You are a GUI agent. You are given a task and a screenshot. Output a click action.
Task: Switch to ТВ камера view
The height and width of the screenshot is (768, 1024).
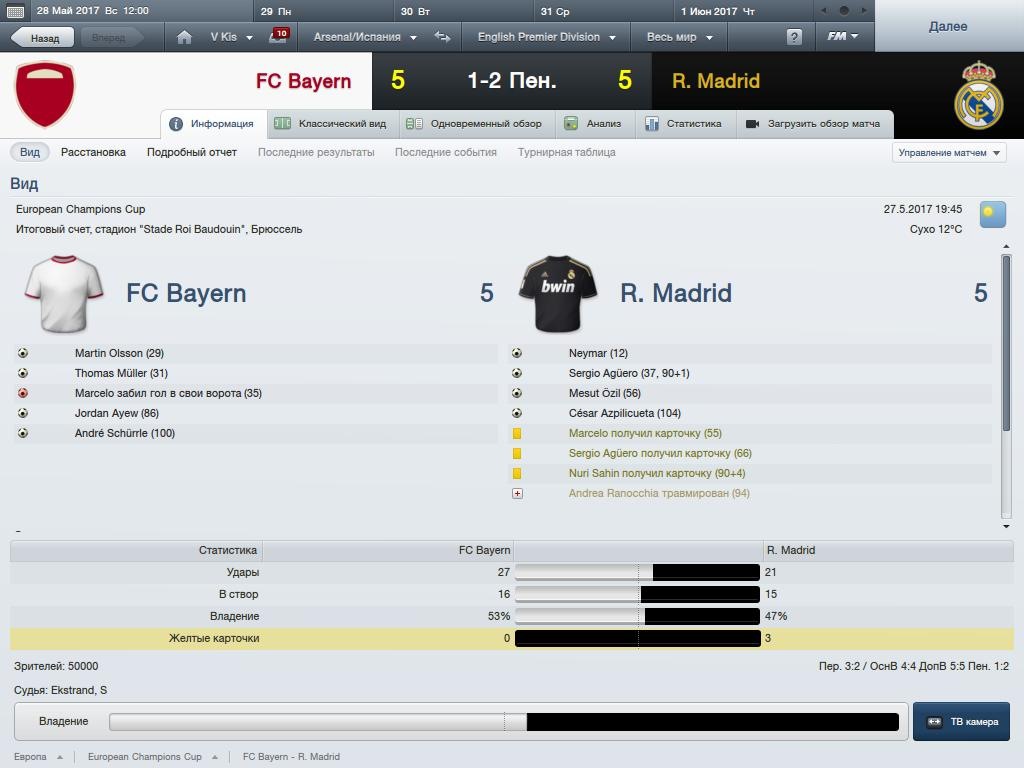click(961, 721)
